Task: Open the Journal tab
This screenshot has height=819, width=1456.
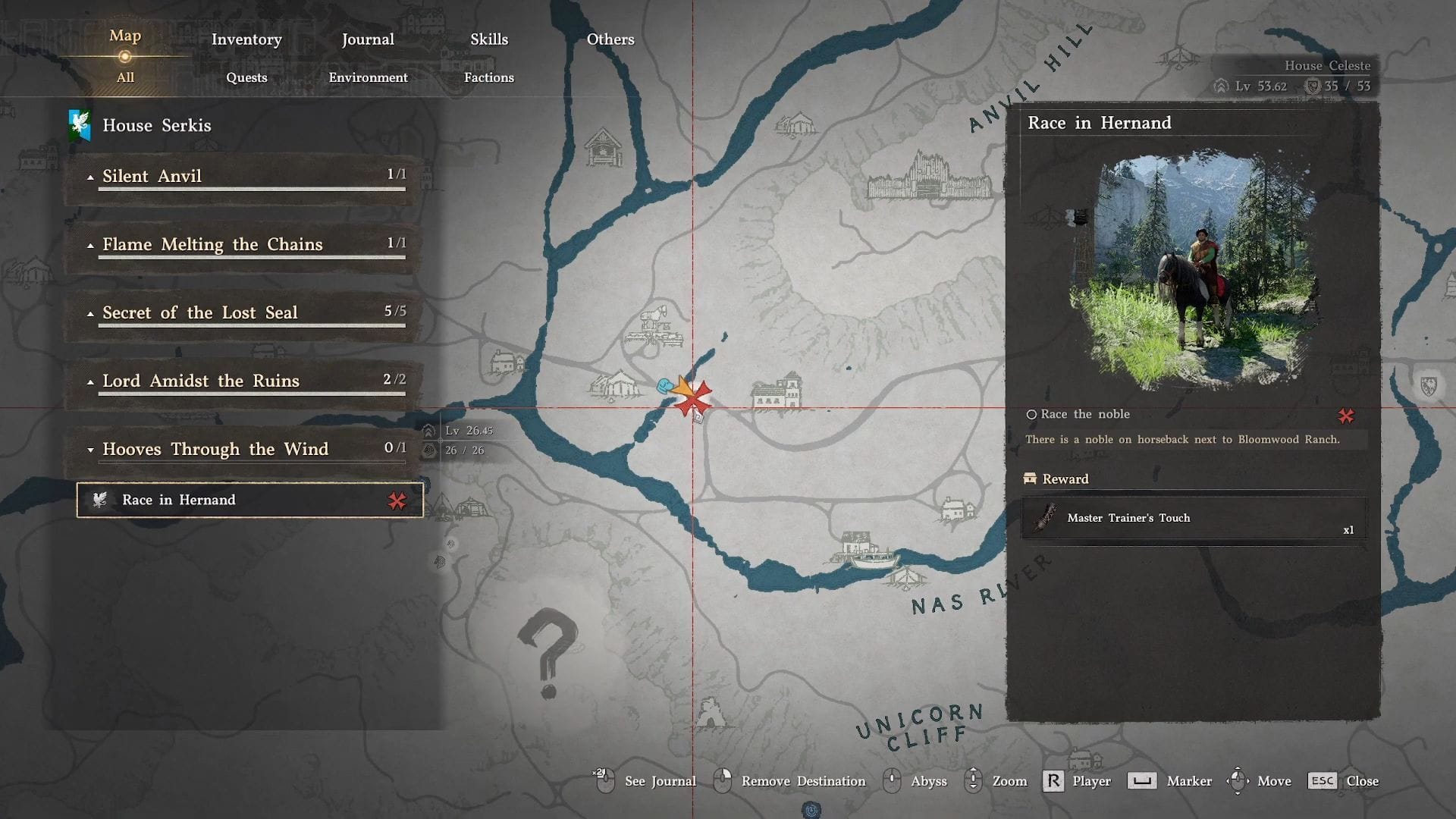Action: (x=368, y=39)
